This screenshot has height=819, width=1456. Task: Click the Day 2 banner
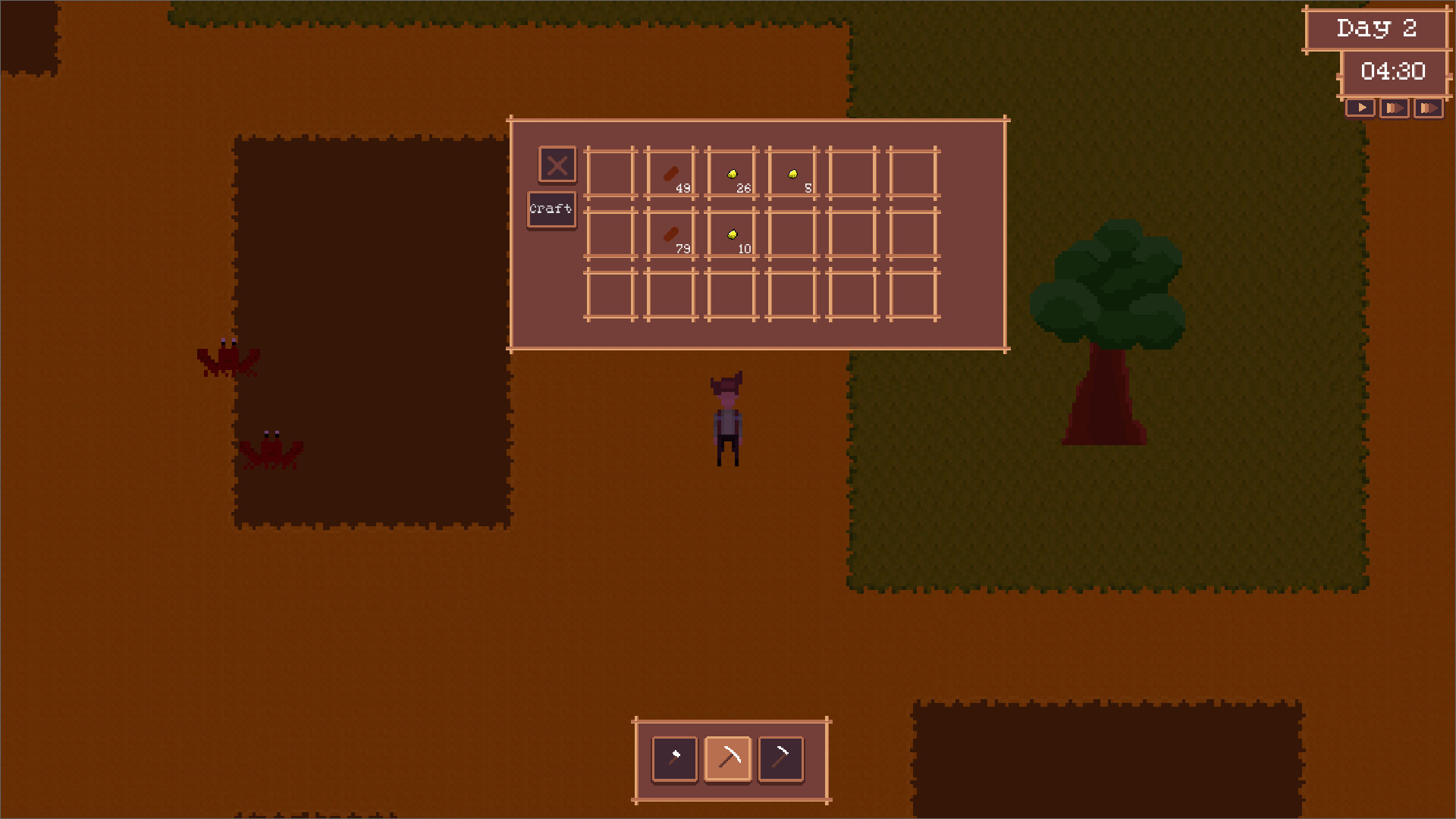pos(1377,29)
